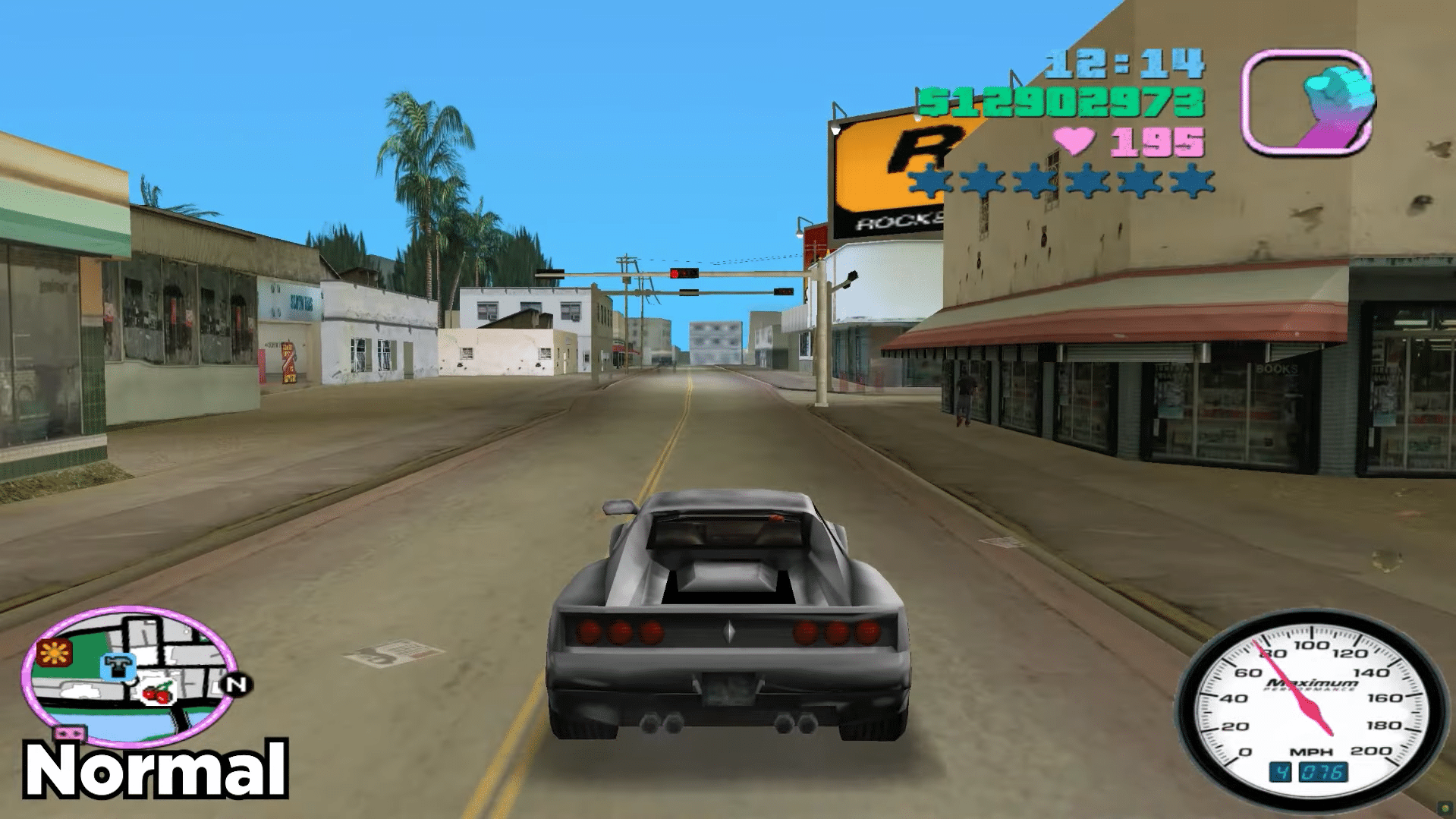1456x819 pixels.
Task: Click the cherries blip on the minimap
Action: pos(157,693)
